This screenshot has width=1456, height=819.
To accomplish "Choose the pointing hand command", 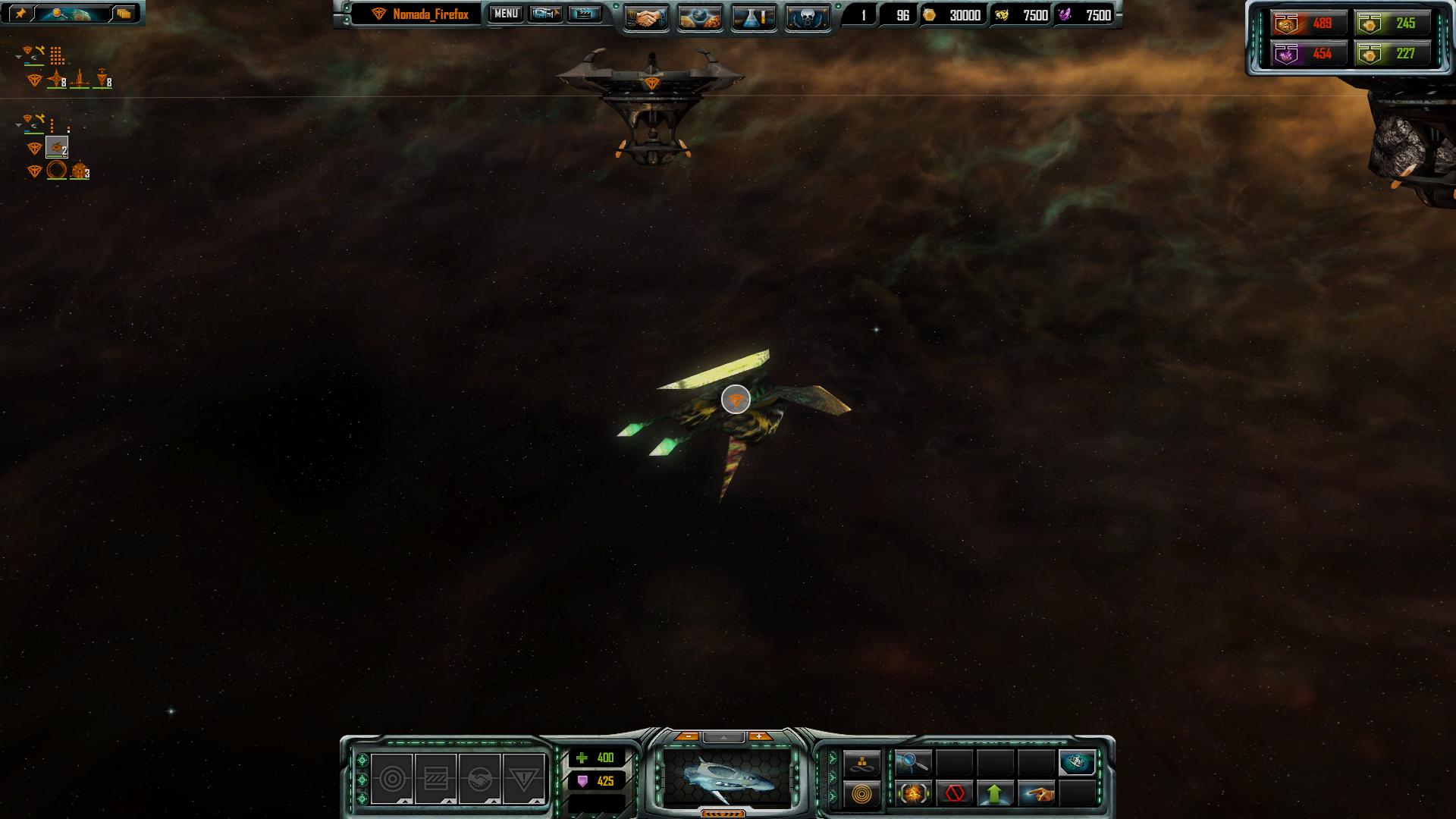I will click(1036, 794).
